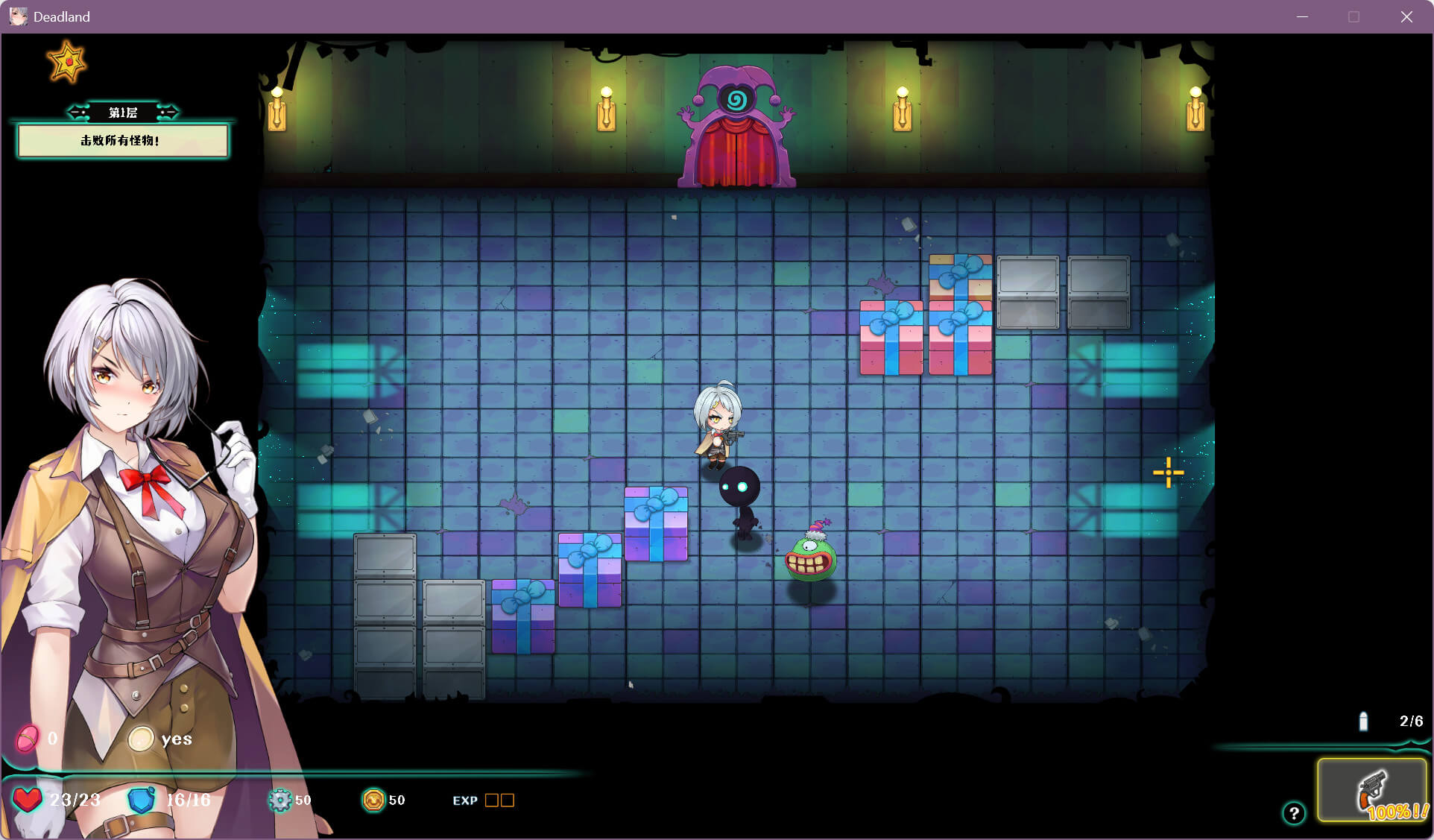This screenshot has width=1434, height=840.
Task: Select the revolver weapon slot
Action: pyautogui.click(x=1372, y=791)
